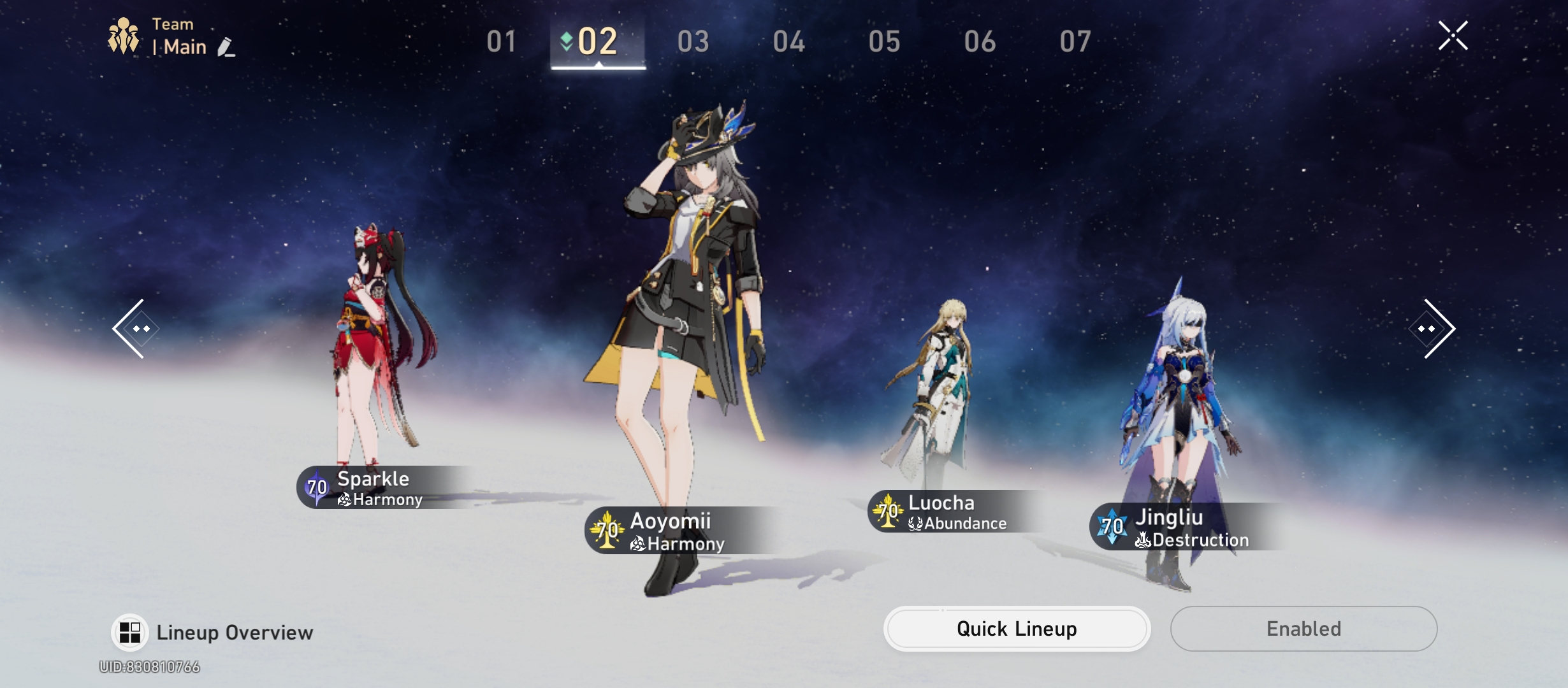1568x688 pixels.
Task: Click the Harmony path icon under Aoyomii
Action: [x=639, y=544]
